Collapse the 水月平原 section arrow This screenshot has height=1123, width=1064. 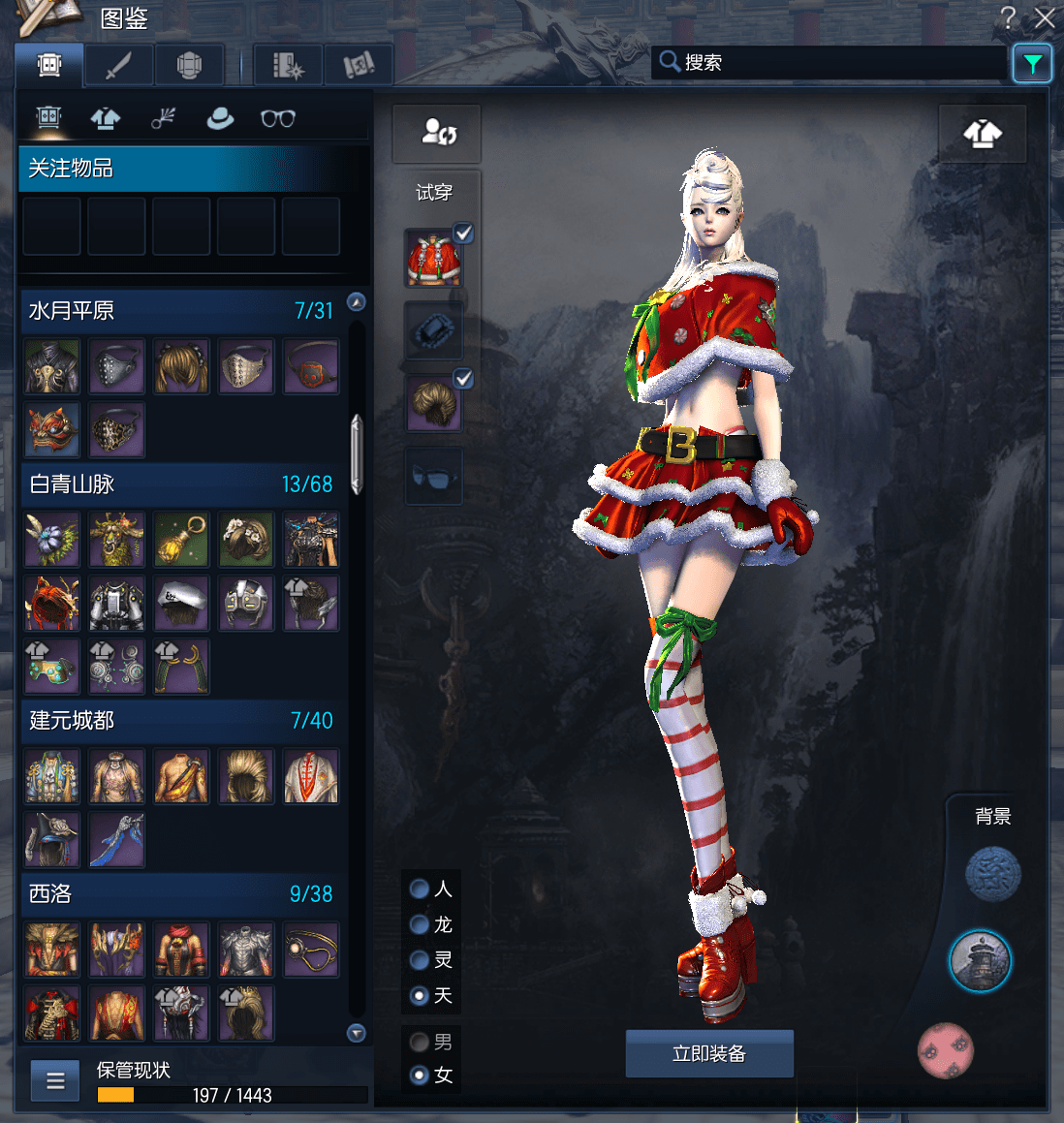coord(357,302)
